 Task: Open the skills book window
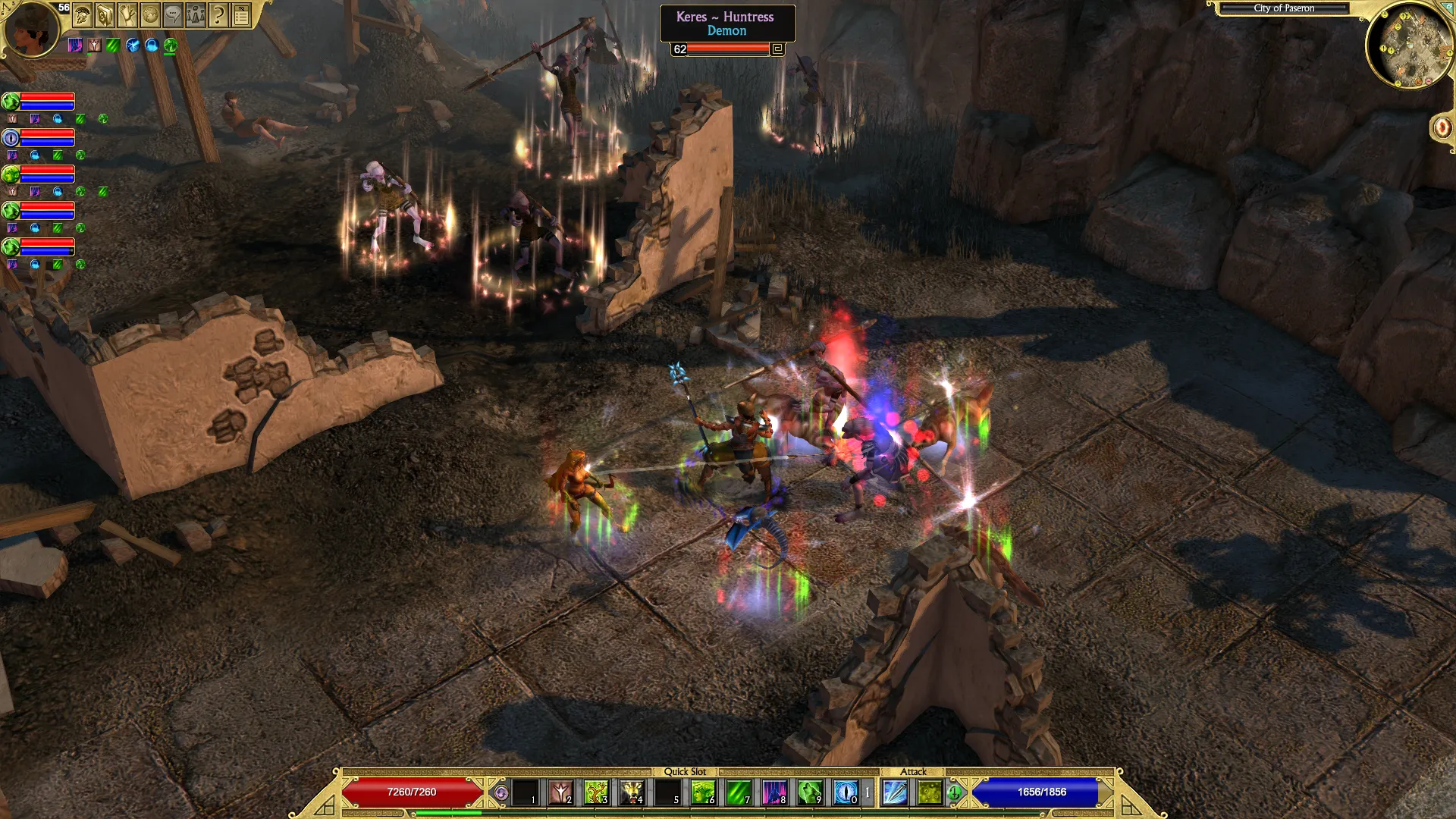click(105, 14)
